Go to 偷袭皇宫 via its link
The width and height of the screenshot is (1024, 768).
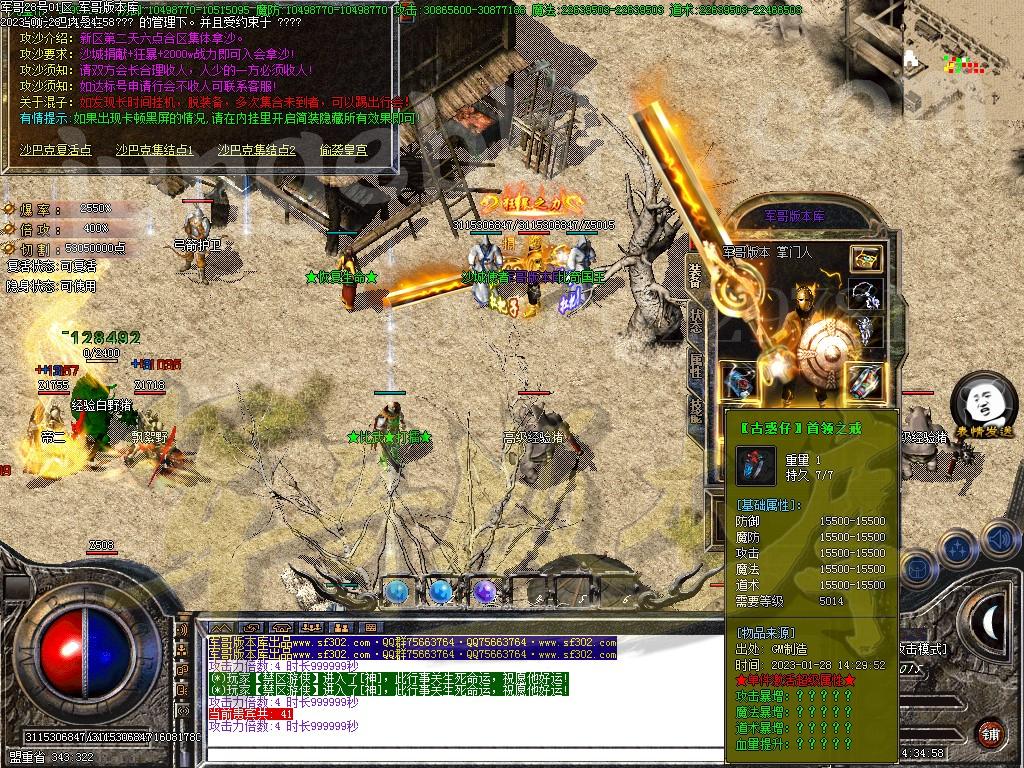(343, 150)
